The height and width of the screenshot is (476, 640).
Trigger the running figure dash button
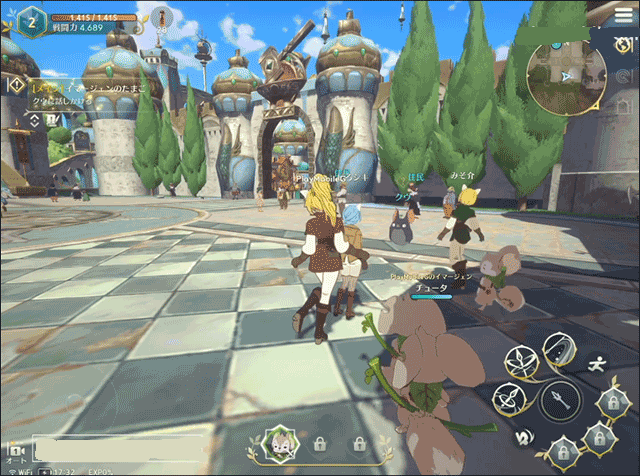(597, 364)
